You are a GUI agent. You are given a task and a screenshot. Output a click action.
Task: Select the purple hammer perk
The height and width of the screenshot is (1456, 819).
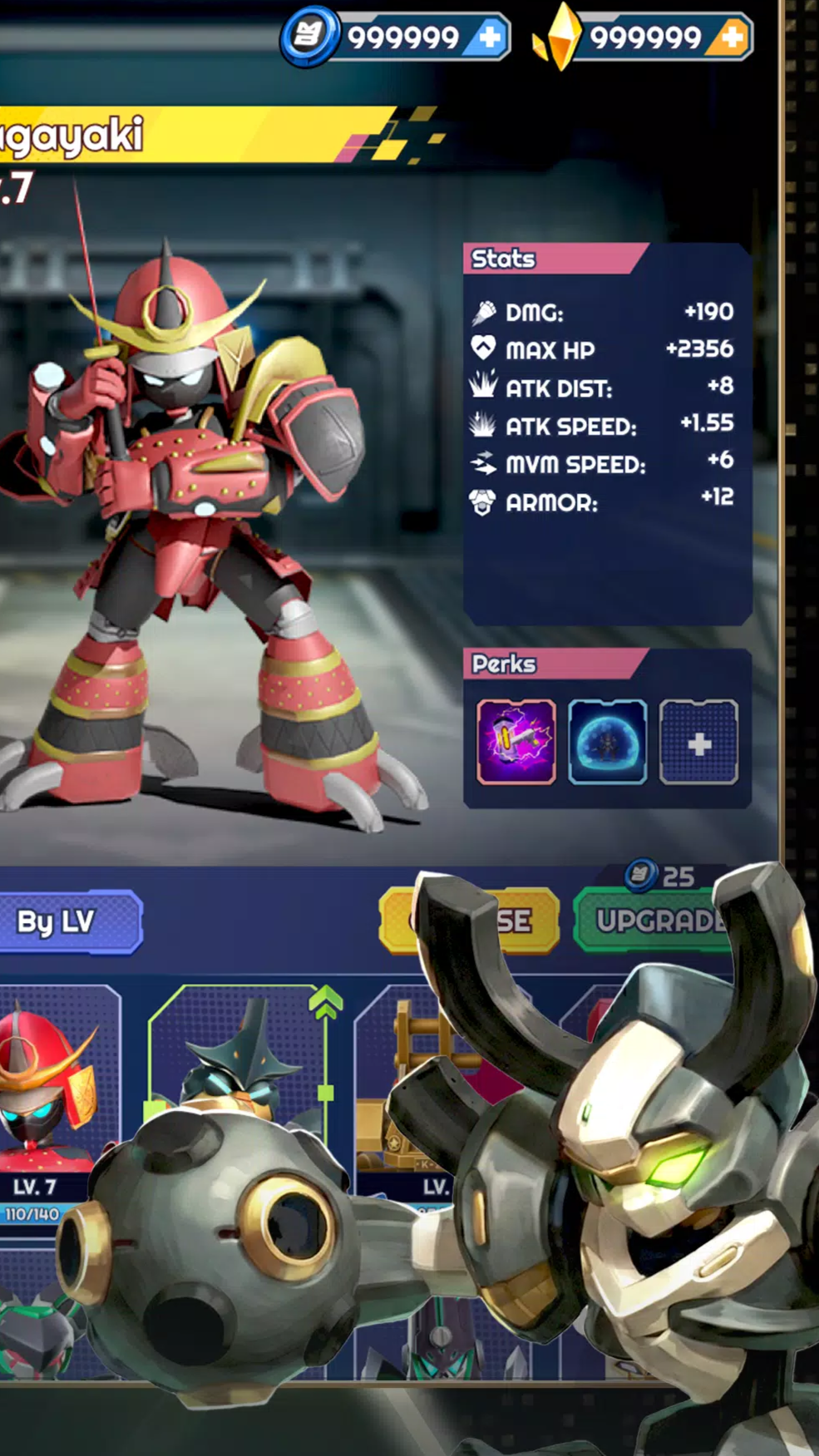coord(516,742)
